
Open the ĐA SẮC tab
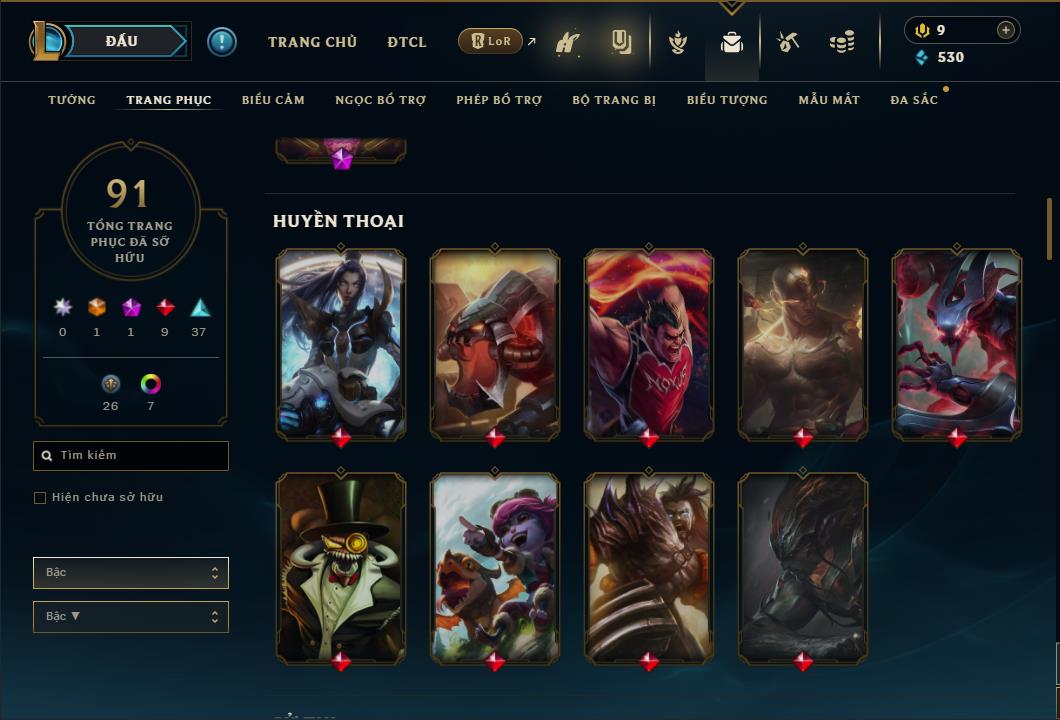[x=914, y=100]
